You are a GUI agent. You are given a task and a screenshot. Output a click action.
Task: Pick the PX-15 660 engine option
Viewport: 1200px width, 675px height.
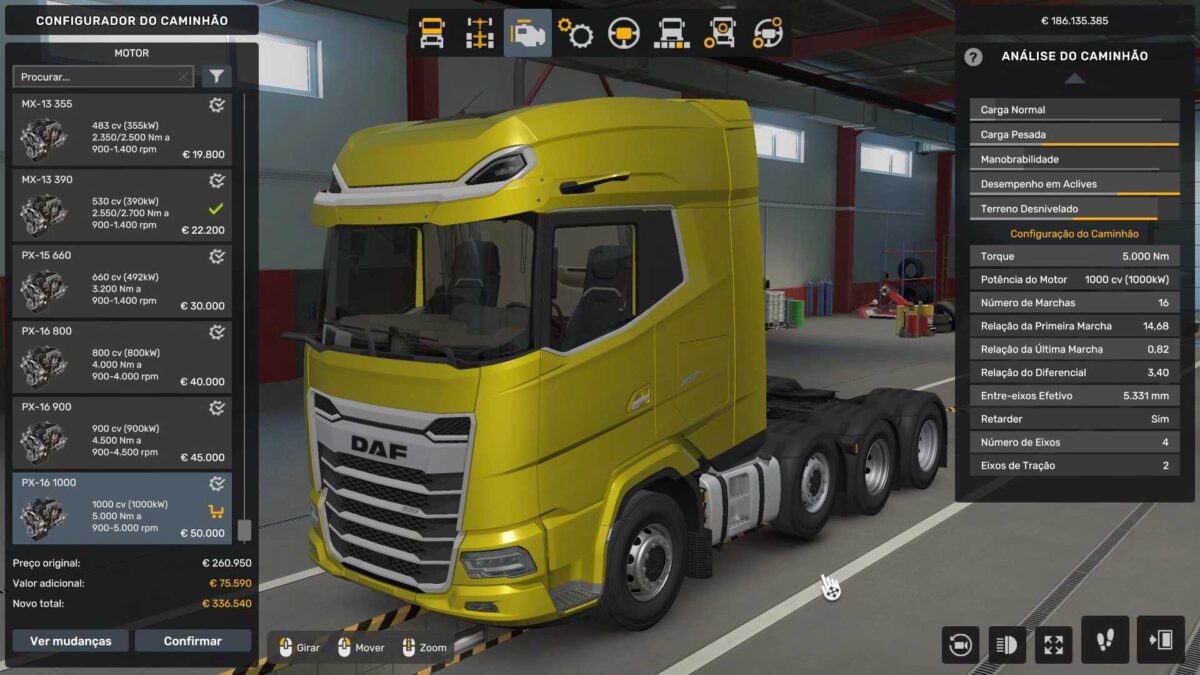[122, 282]
